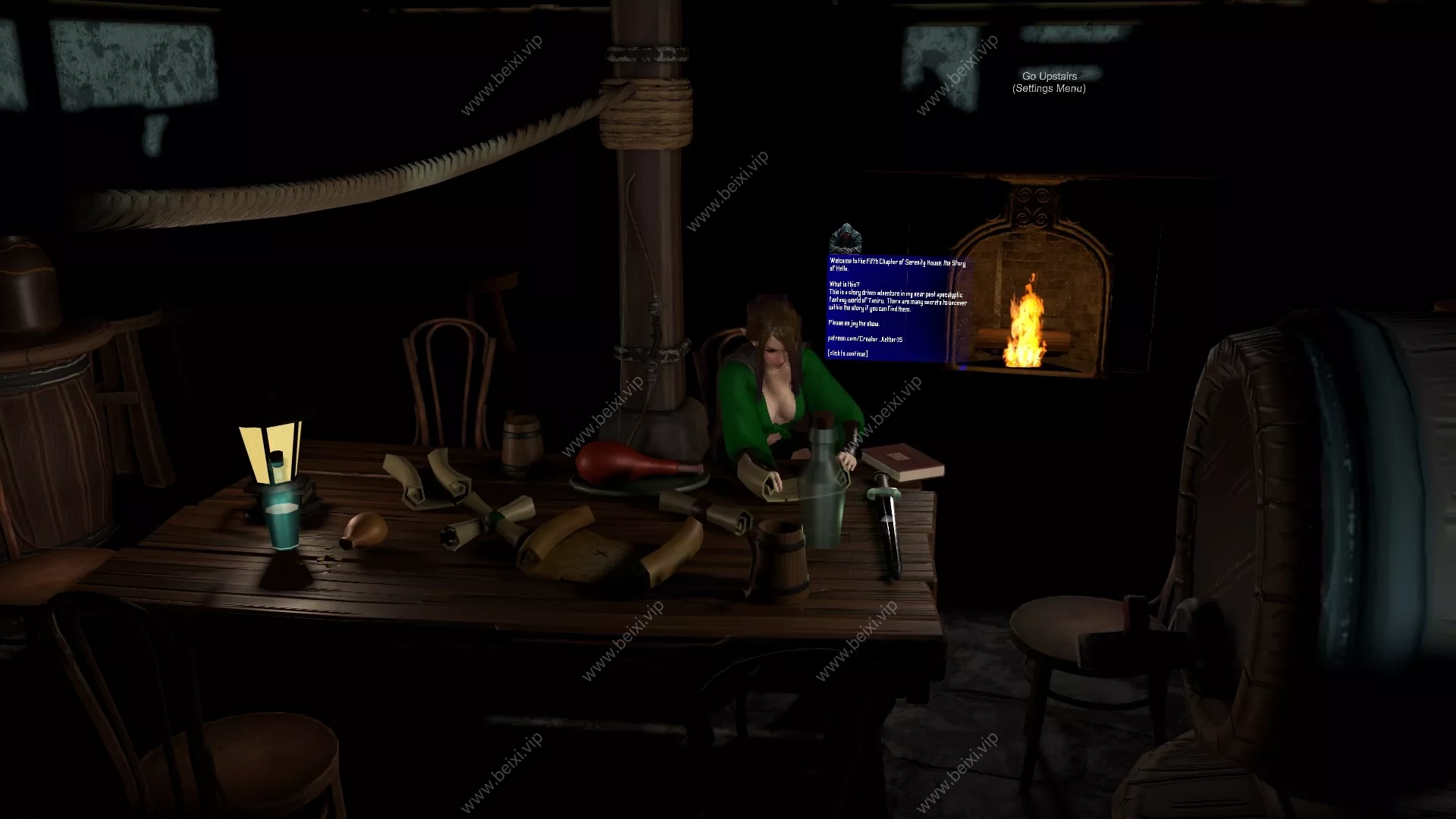The height and width of the screenshot is (819, 1456).
Task: Select Go Upstairs (Settings Menu)
Action: click(x=1049, y=82)
